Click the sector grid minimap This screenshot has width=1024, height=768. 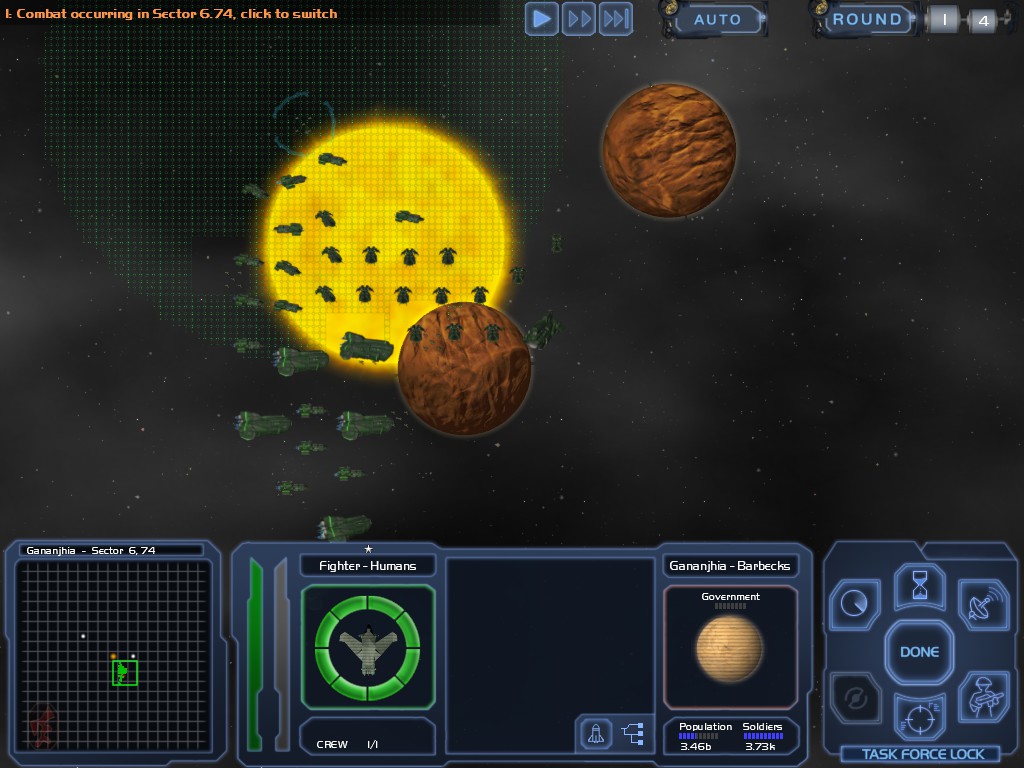click(113, 656)
